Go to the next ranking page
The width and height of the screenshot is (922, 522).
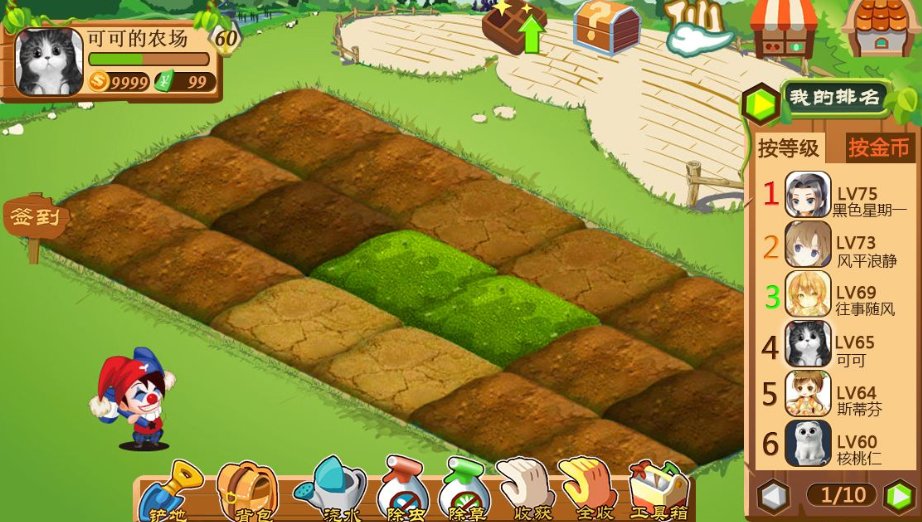pos(899,495)
